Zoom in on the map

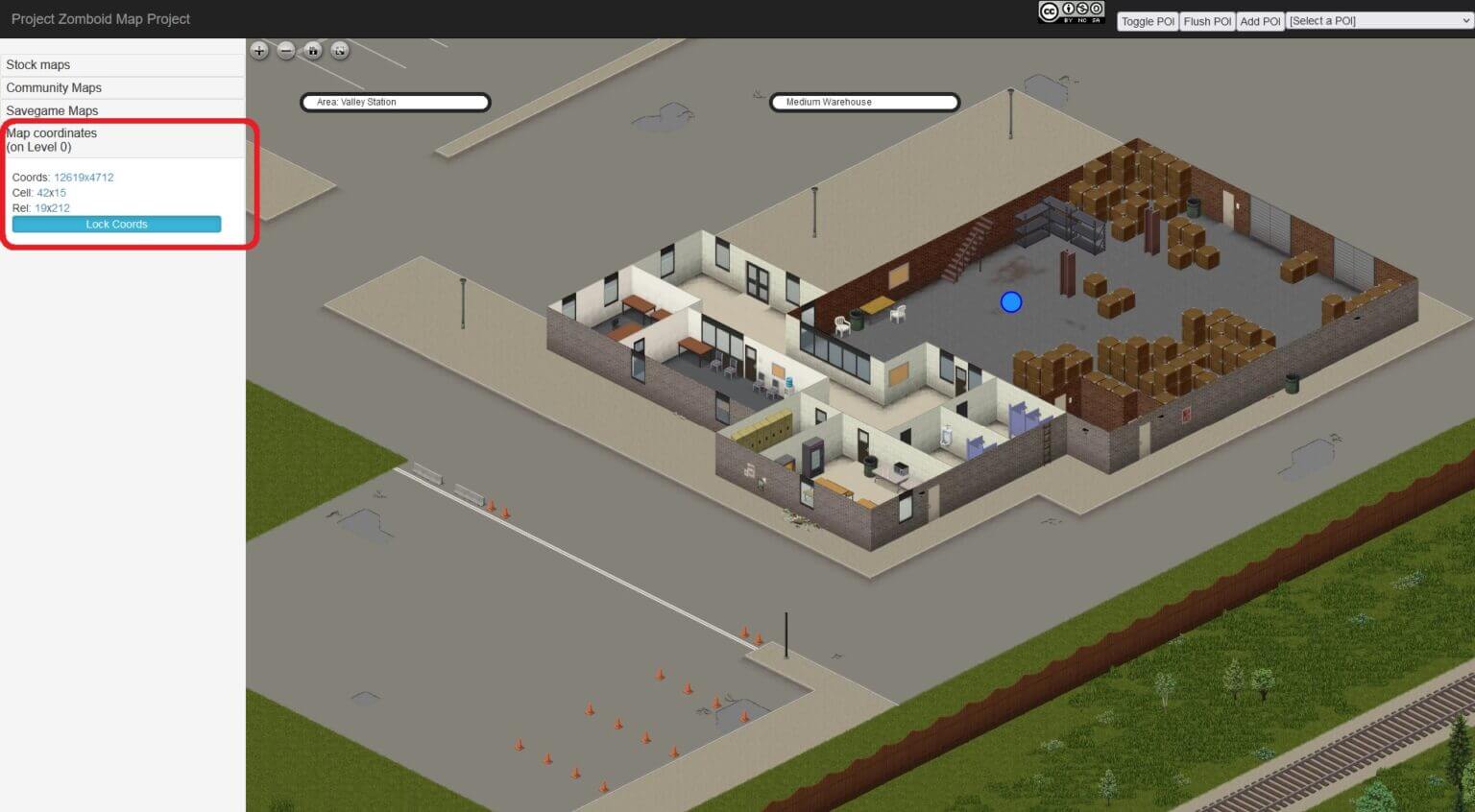point(258,51)
